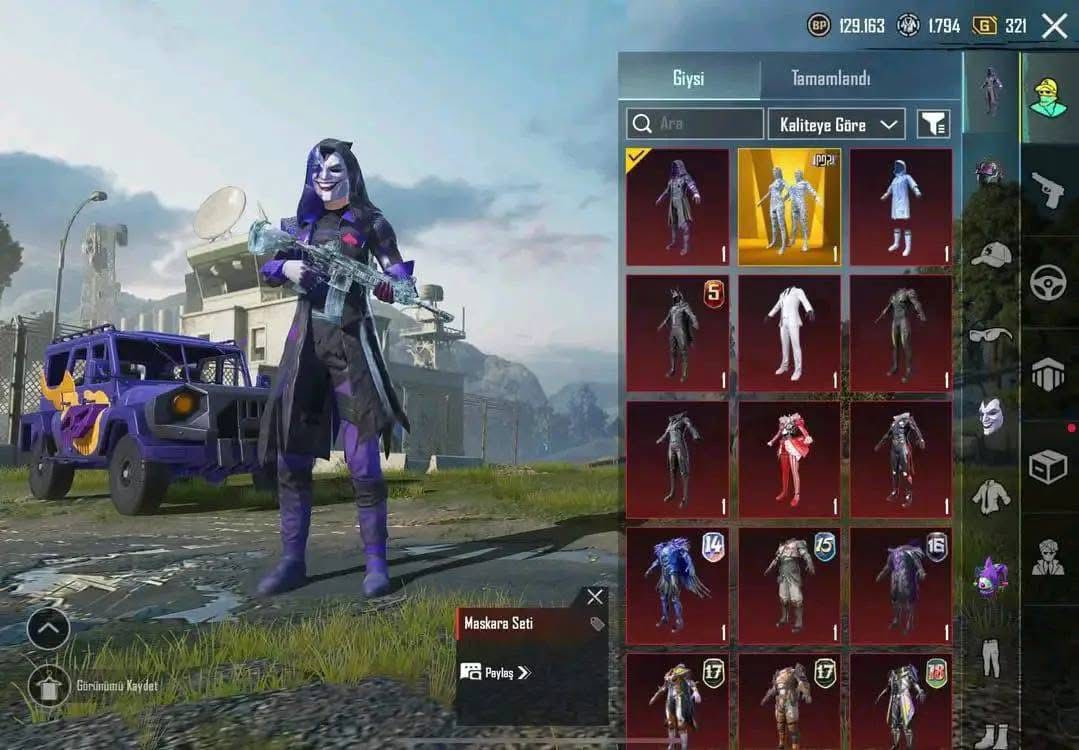This screenshot has width=1079, height=750.
Task: Show the sunglasses eyewear category
Action: point(990,335)
